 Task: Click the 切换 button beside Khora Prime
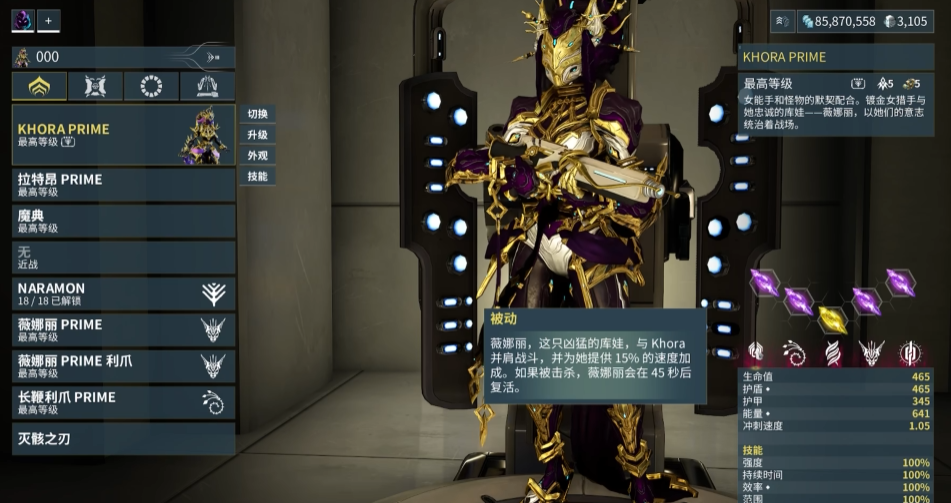pyautogui.click(x=257, y=114)
